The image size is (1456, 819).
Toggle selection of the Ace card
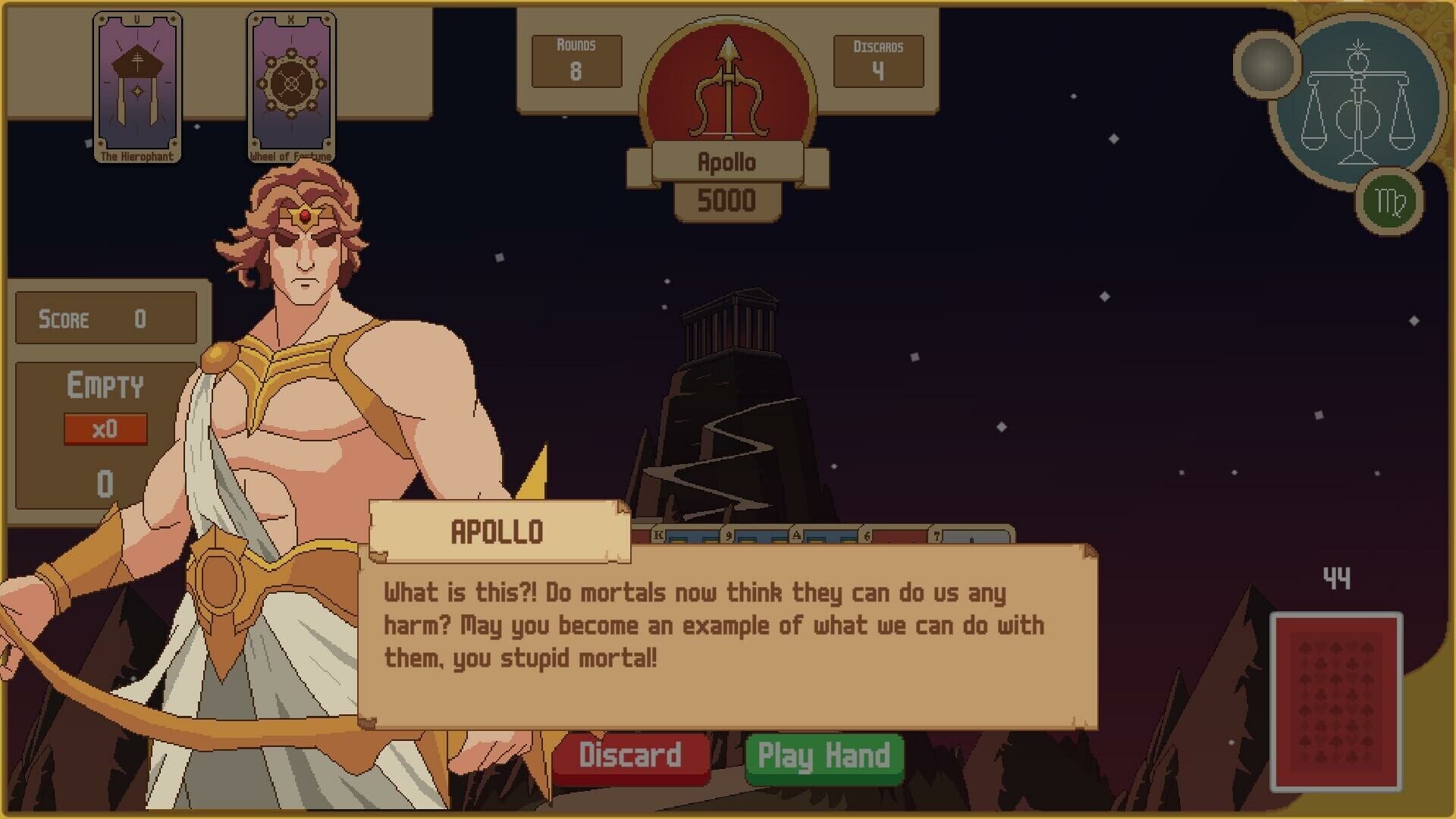point(797,535)
